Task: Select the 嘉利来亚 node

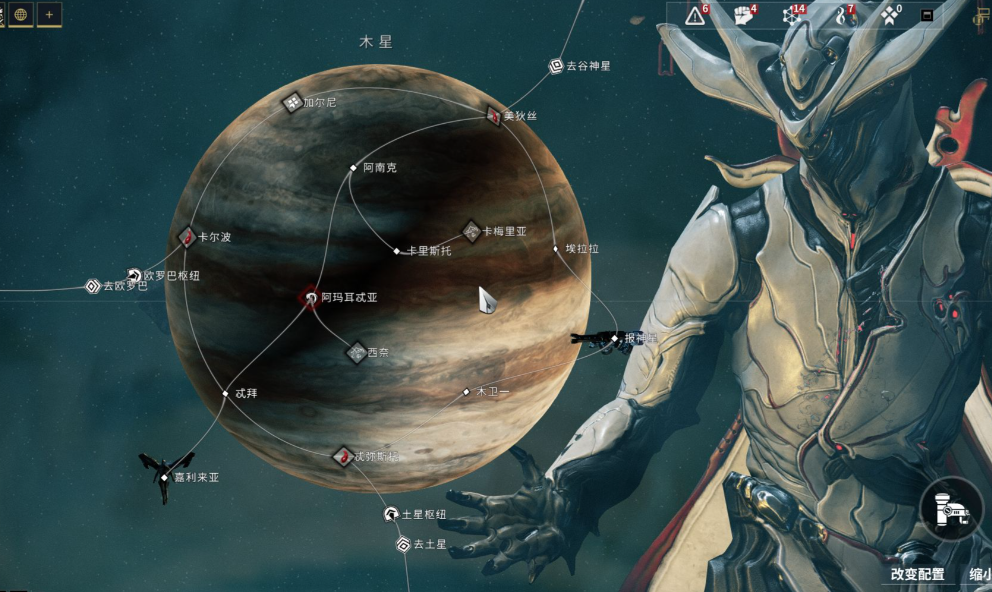Action: point(164,478)
